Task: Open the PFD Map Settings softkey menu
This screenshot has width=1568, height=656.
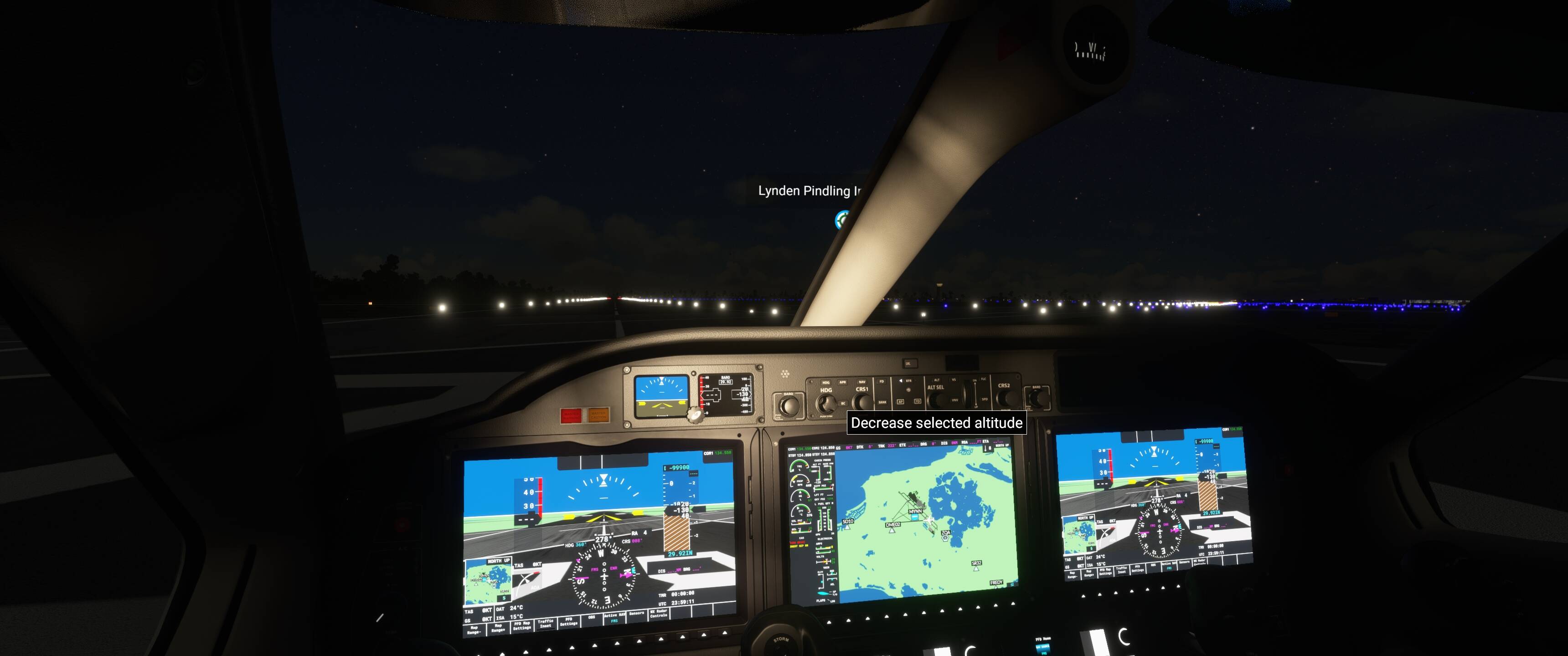Action: pos(522,625)
